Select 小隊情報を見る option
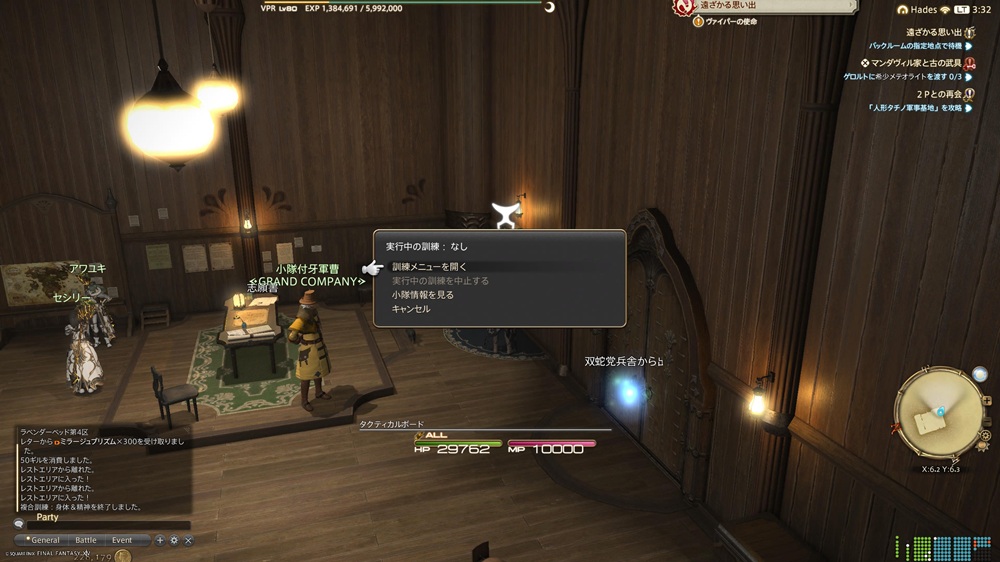The width and height of the screenshot is (1000, 562). pyautogui.click(x=423, y=295)
